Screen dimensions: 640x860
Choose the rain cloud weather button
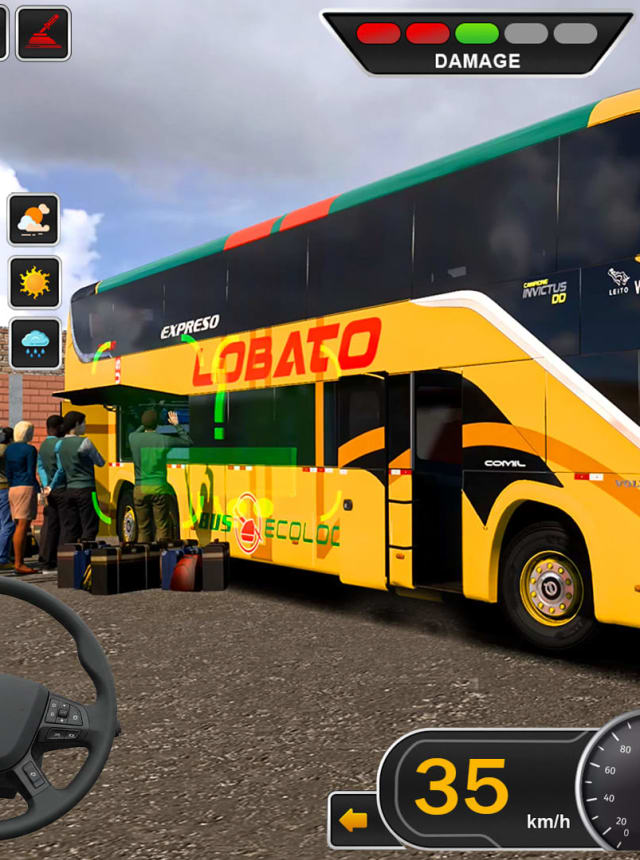35,344
